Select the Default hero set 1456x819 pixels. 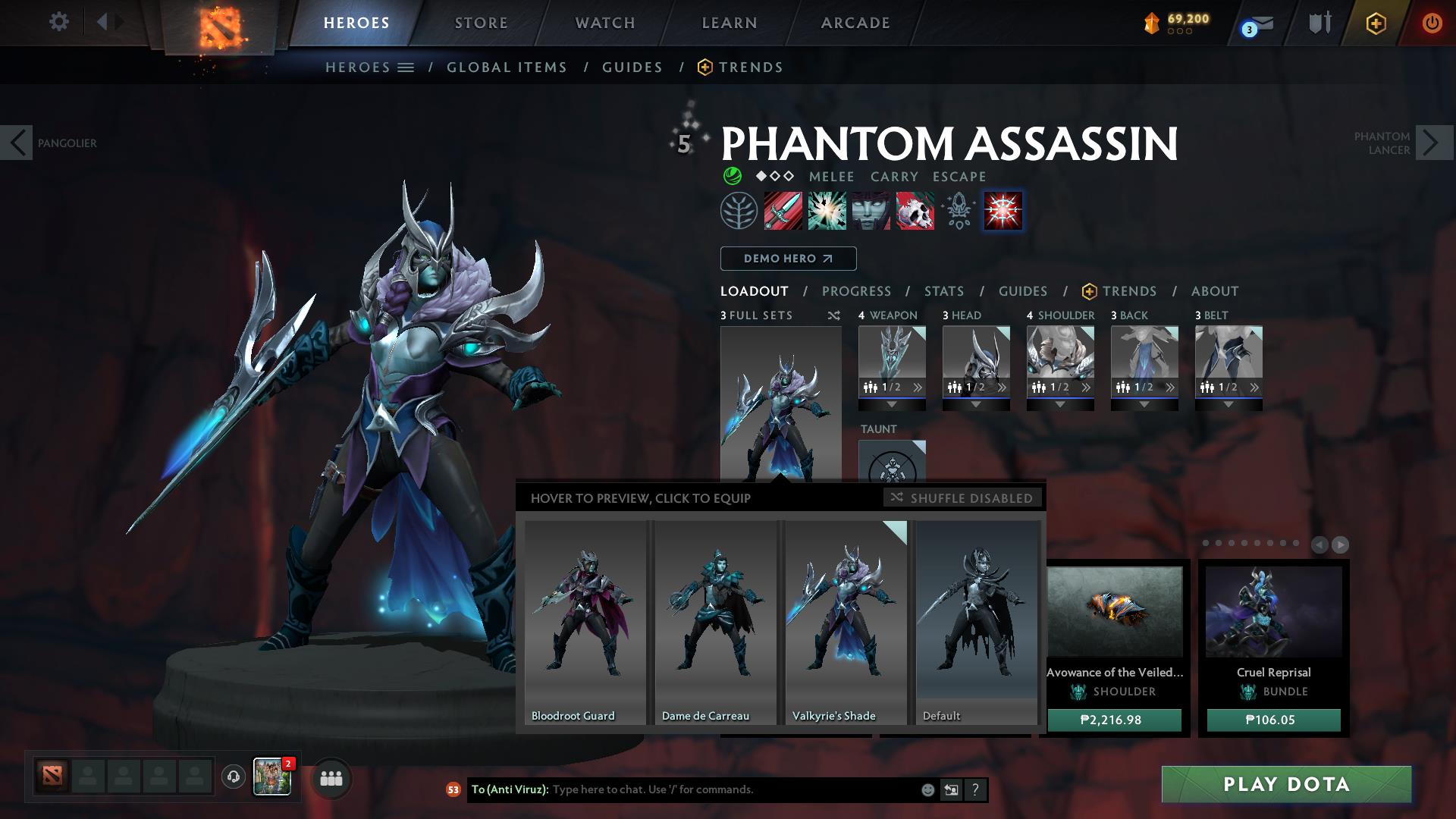976,622
